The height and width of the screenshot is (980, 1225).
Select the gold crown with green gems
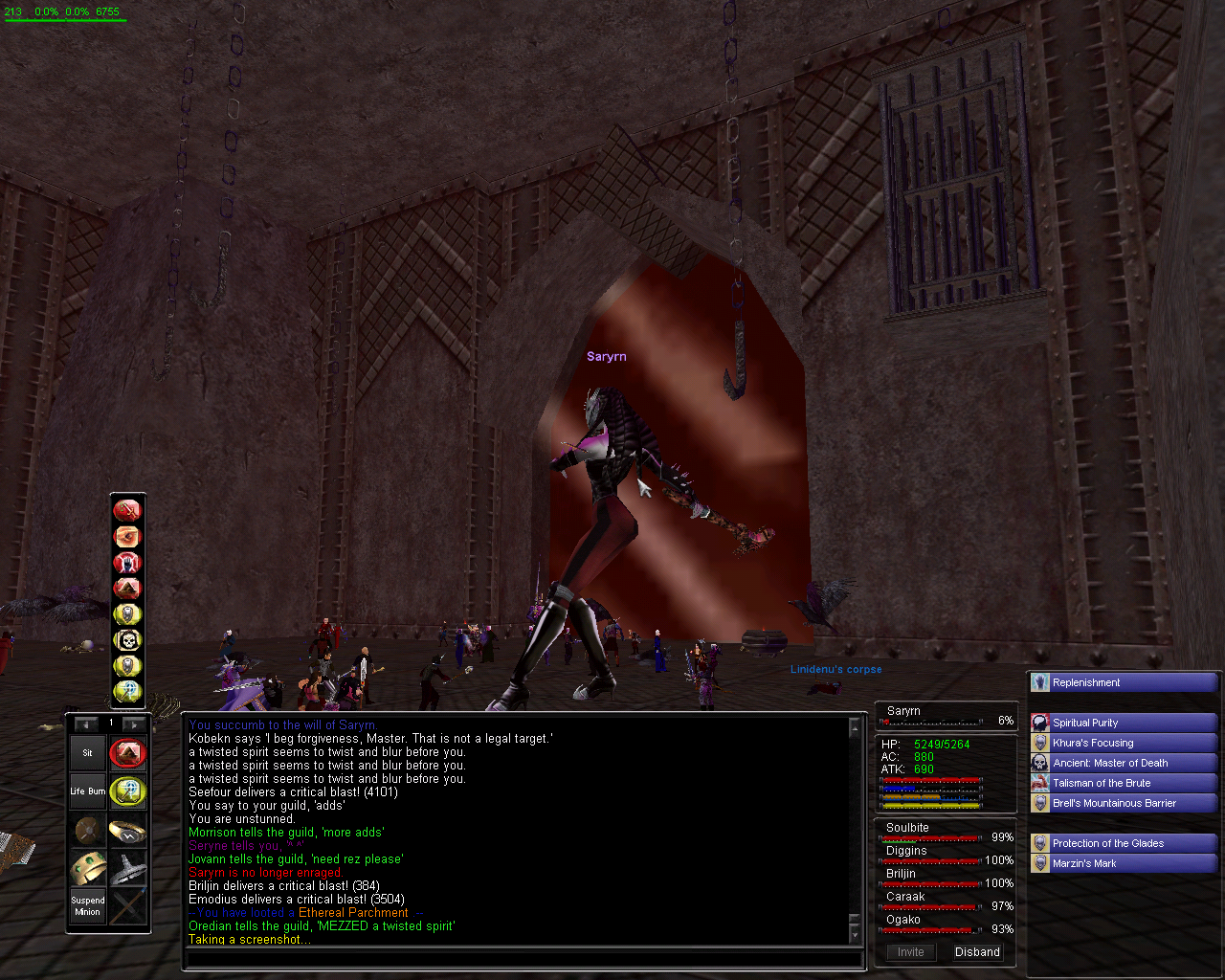point(87,868)
